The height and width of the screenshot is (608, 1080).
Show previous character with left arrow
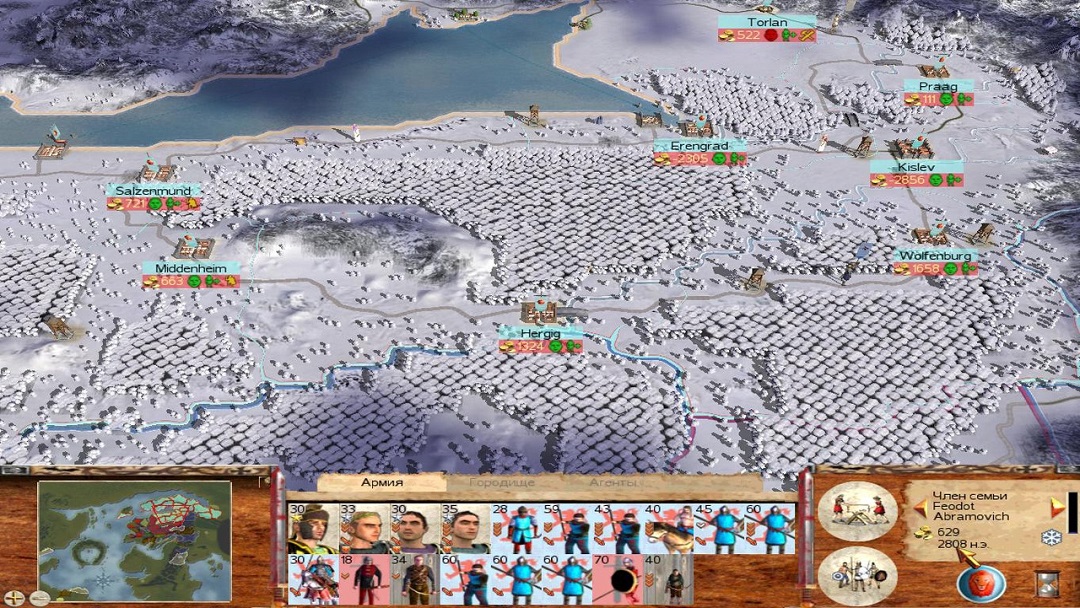pyautogui.click(x=920, y=509)
